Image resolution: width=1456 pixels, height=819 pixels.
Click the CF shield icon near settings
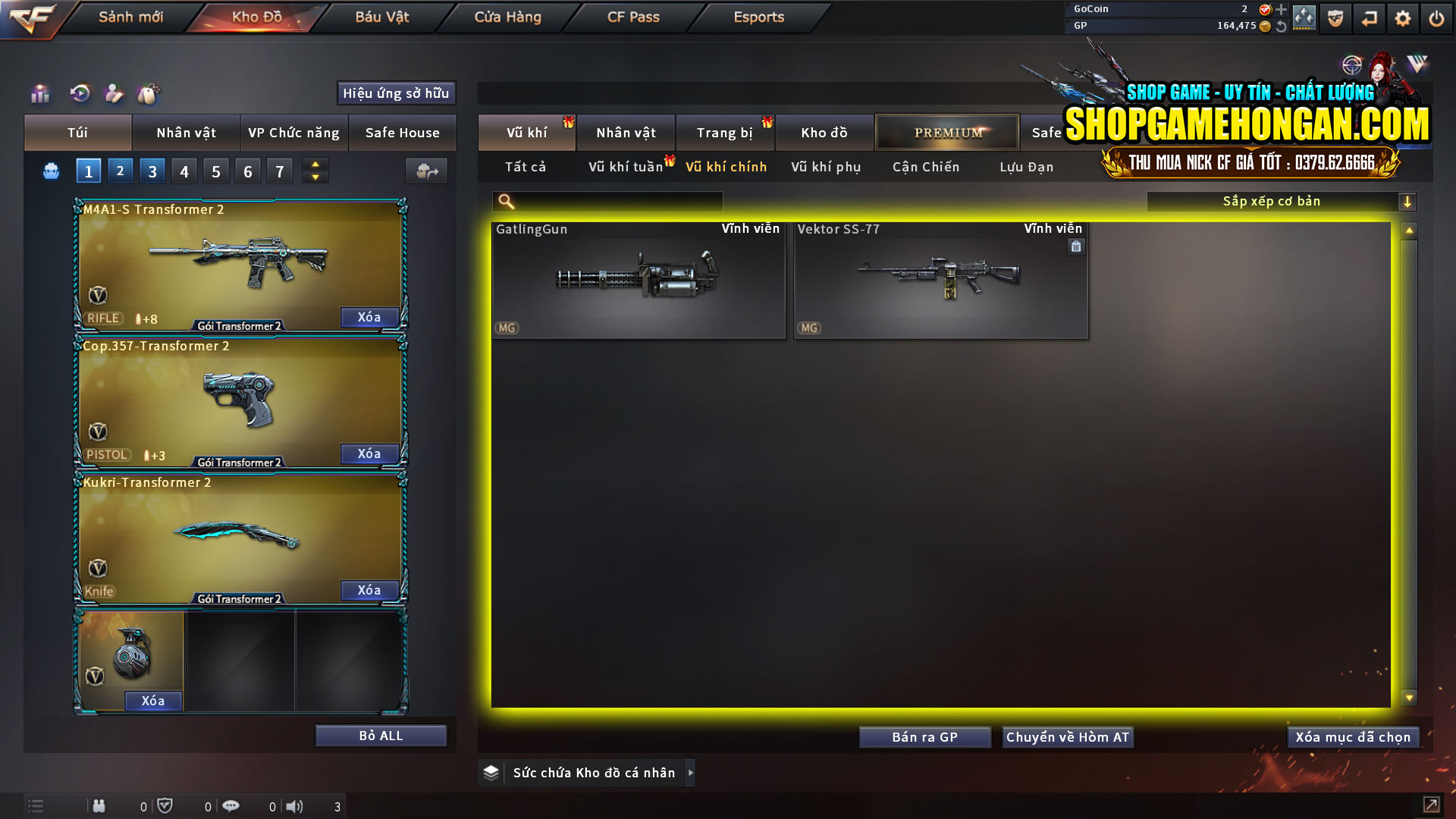1335,17
